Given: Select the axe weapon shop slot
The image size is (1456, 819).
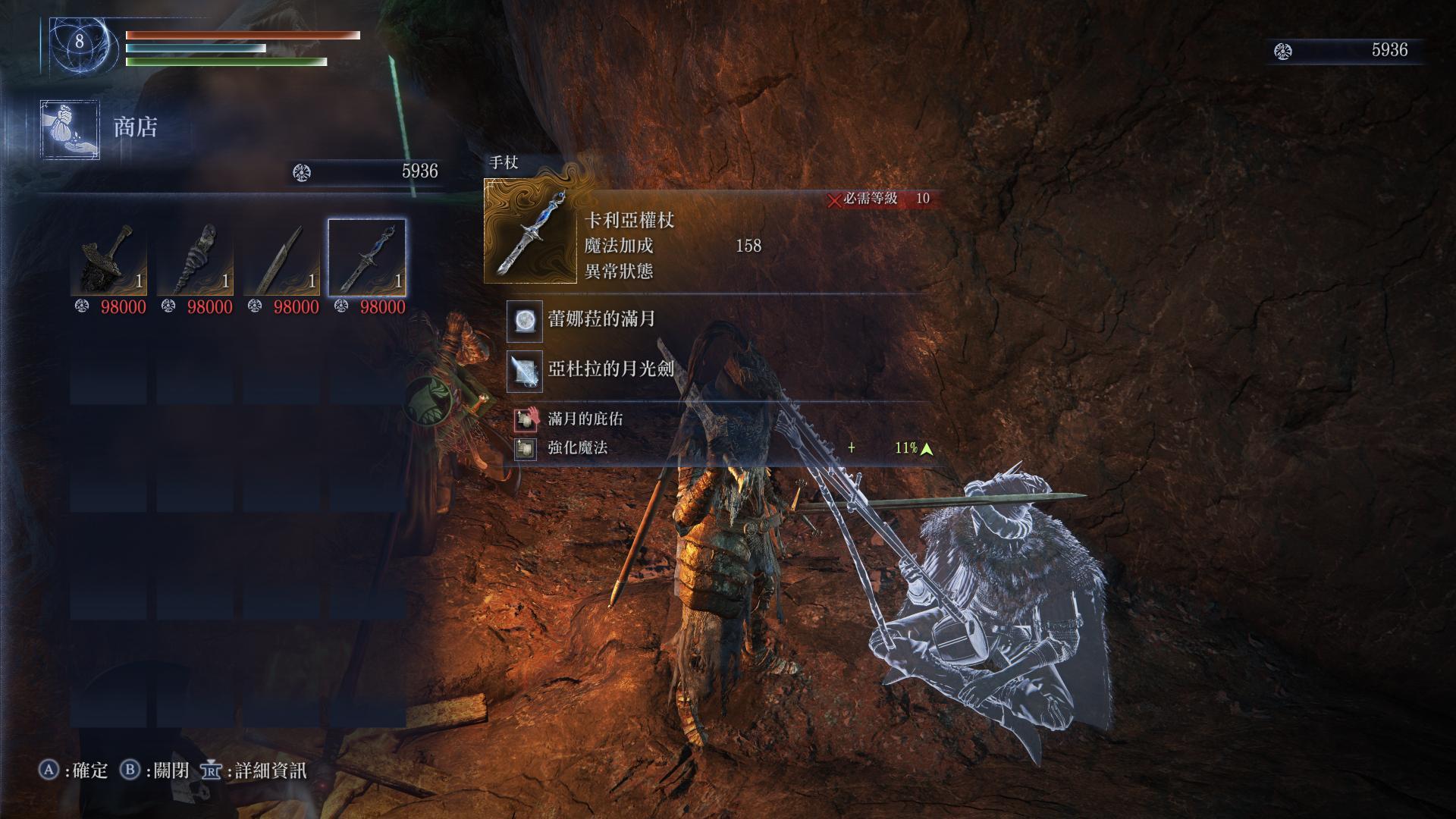Looking at the screenshot, I should pos(108,258).
